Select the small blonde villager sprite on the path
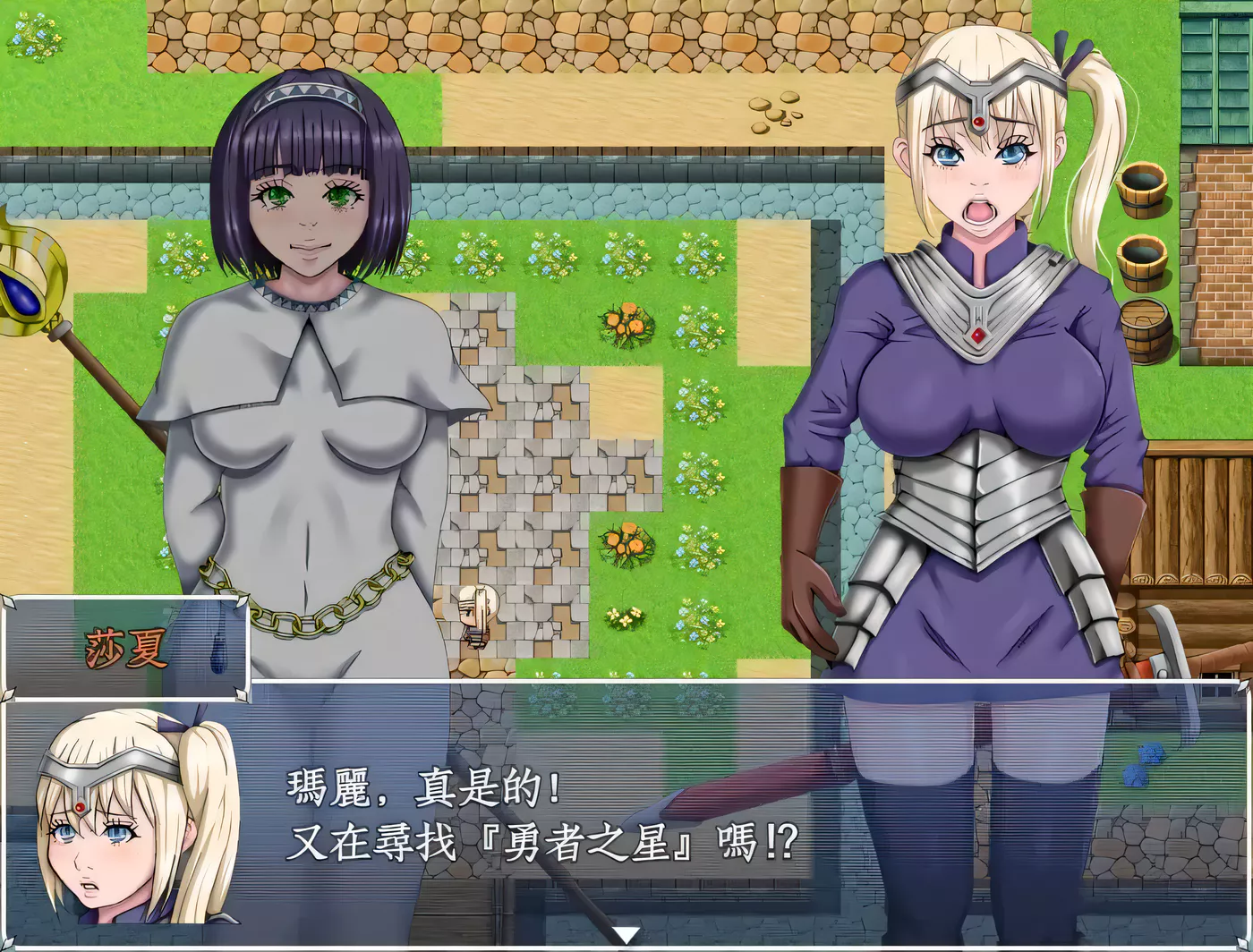Viewport: 1253px width, 952px height. (473, 617)
